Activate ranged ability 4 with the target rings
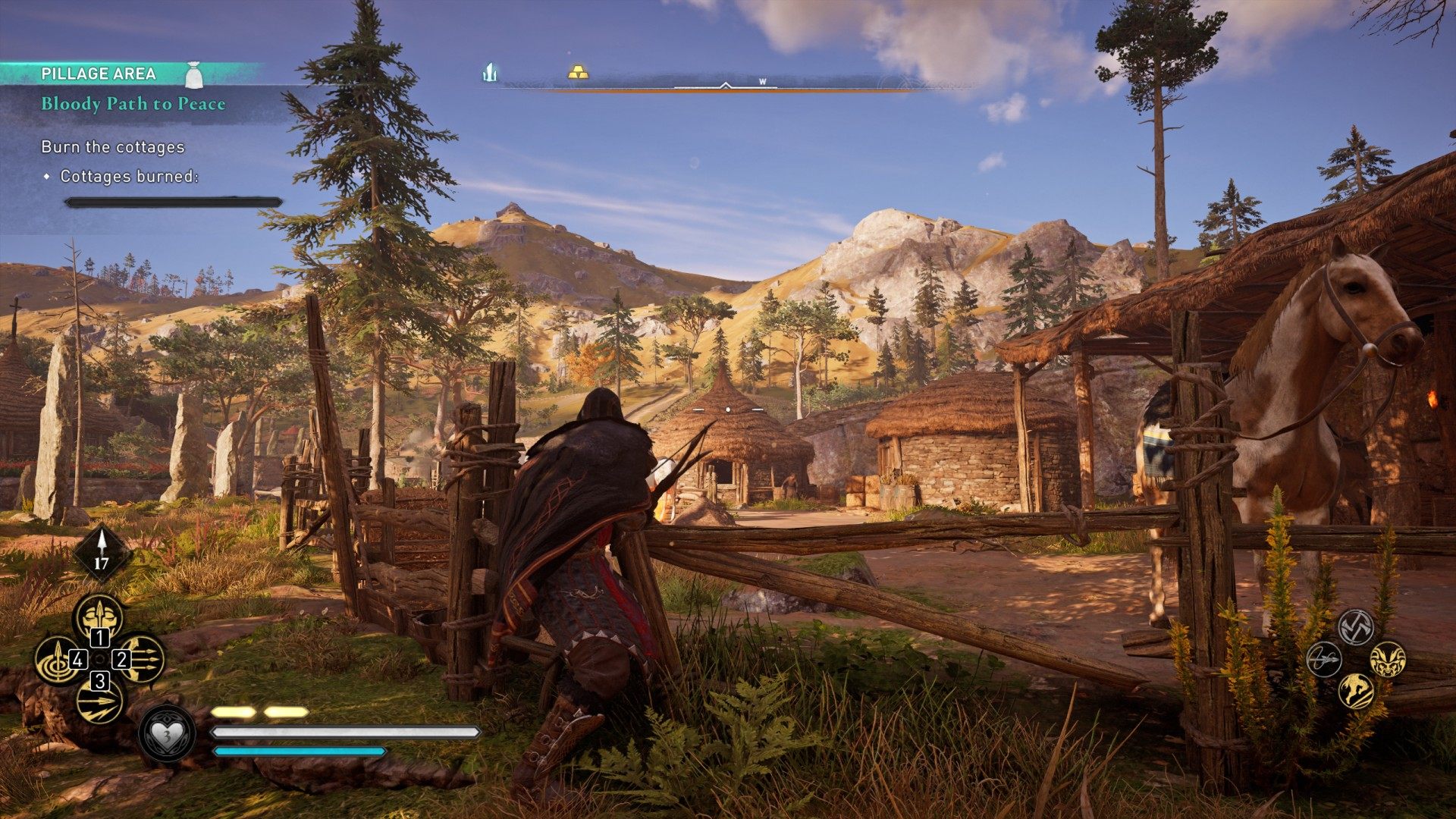This screenshot has width=1456, height=819. [58, 660]
